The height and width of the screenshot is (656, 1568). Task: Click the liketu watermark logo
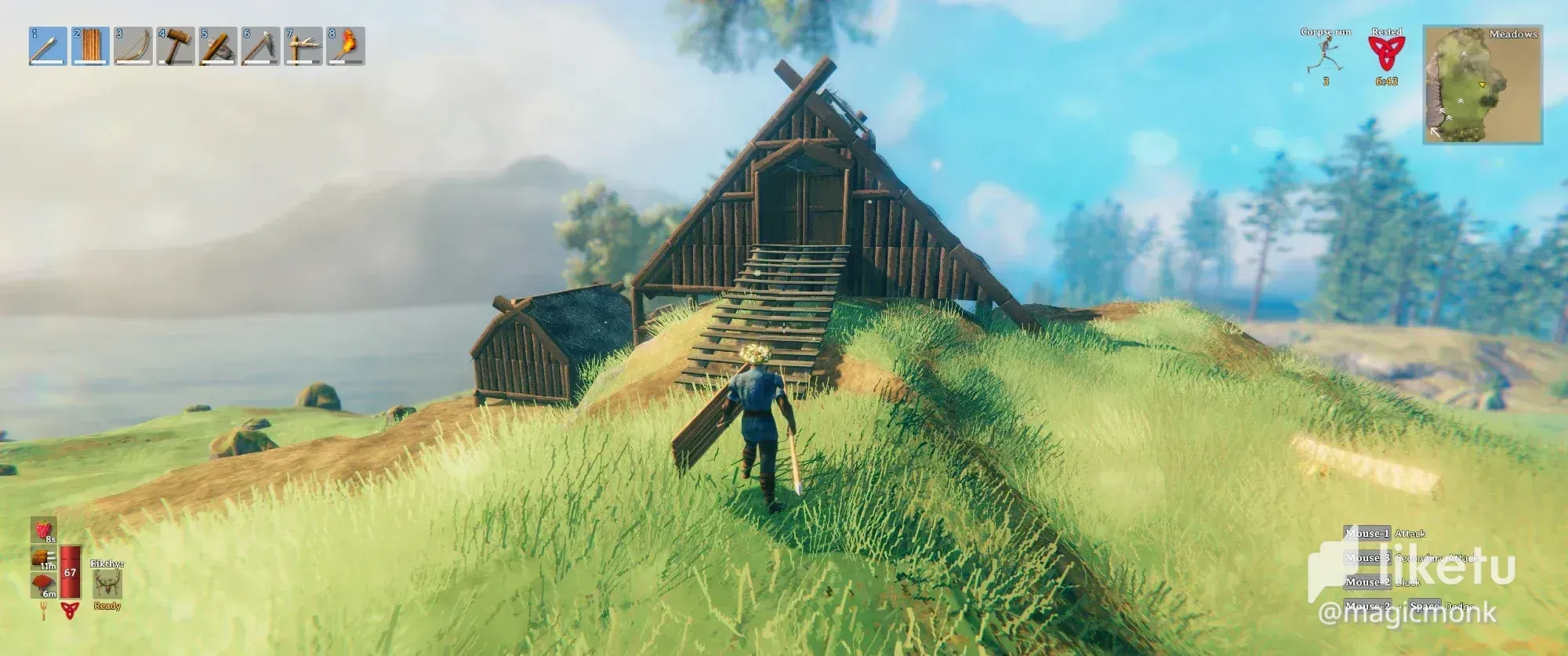(1411, 566)
